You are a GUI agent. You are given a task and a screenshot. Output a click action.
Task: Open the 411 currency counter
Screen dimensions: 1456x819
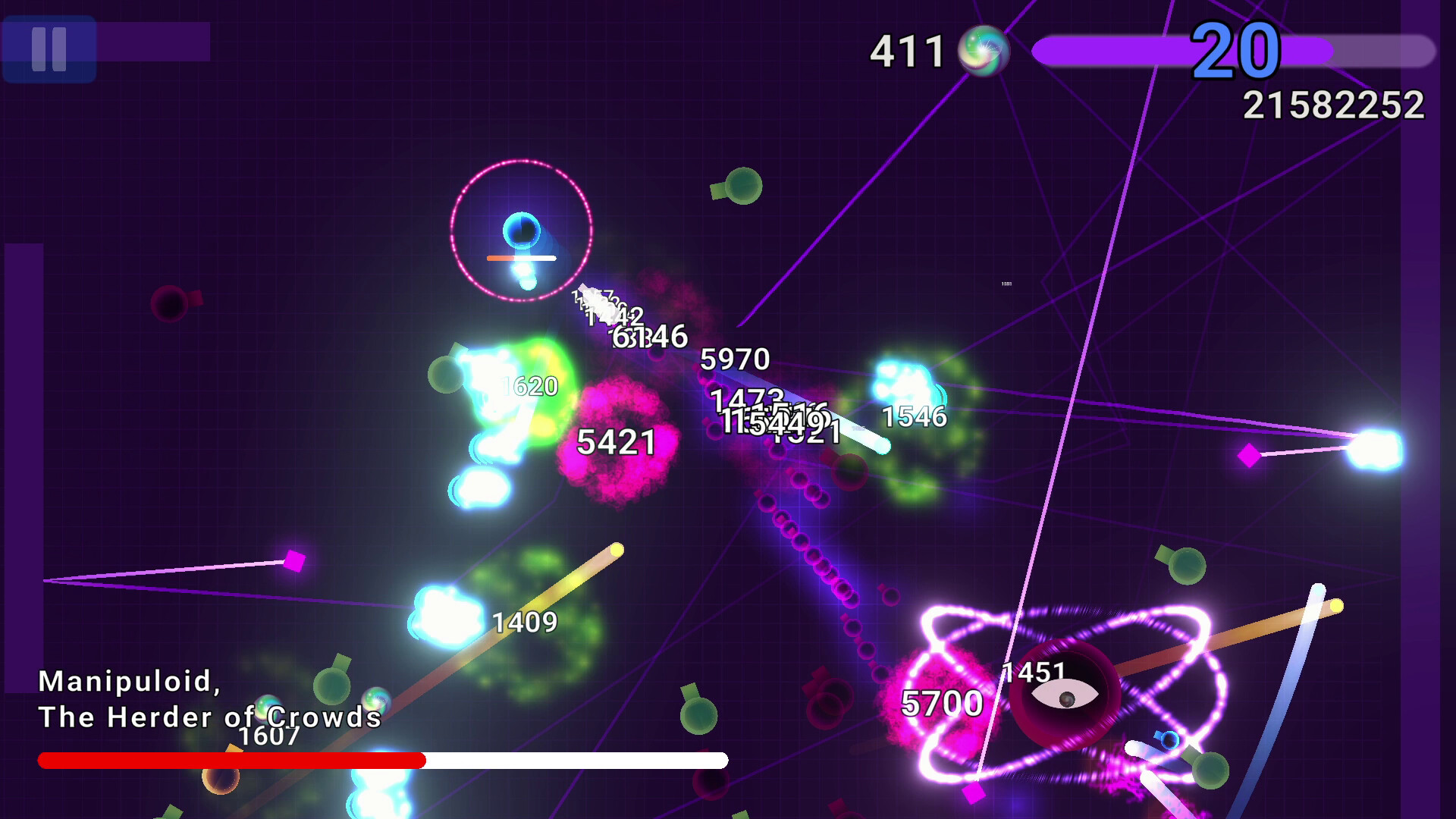tap(907, 52)
